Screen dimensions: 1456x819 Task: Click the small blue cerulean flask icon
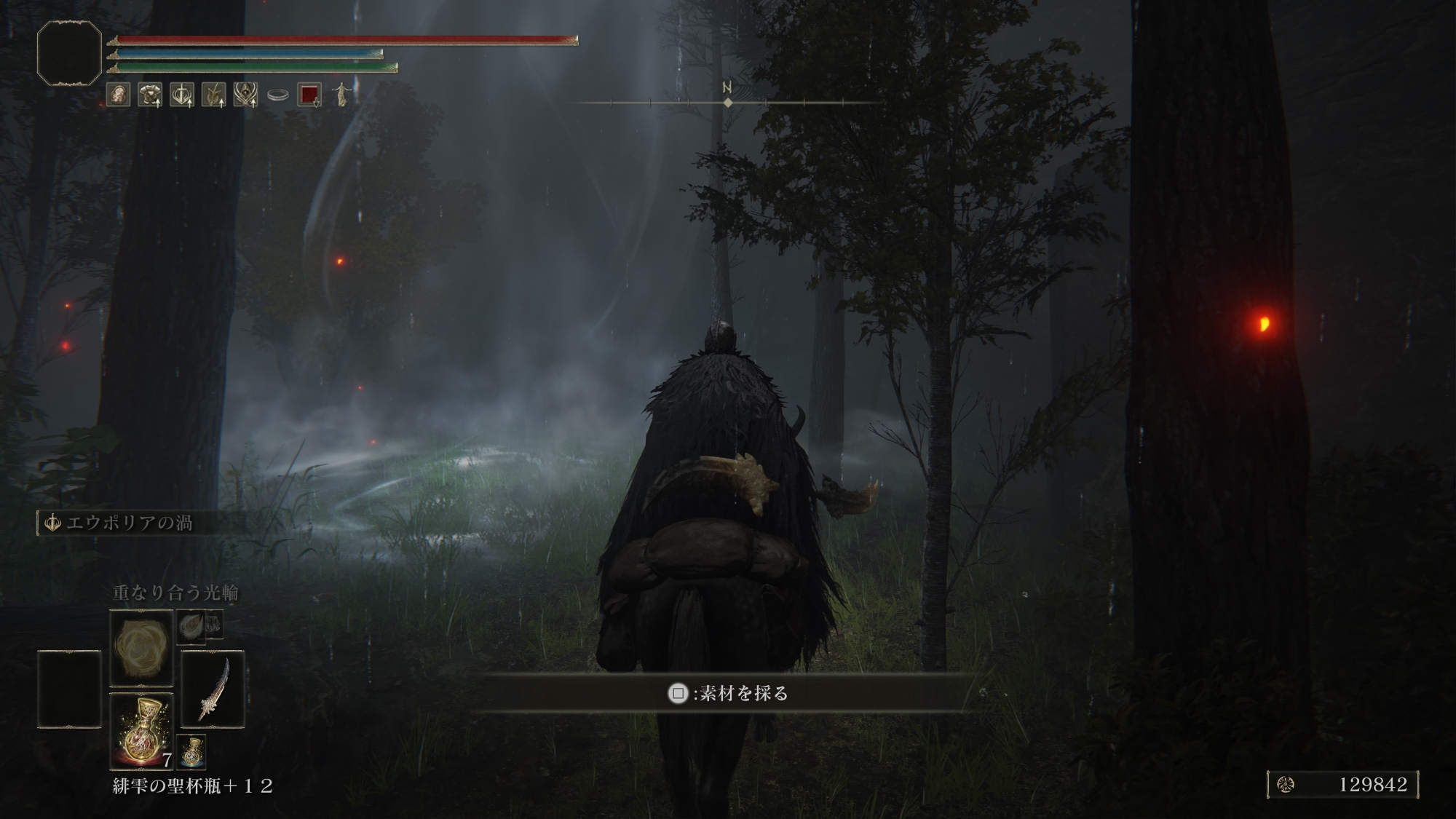pyautogui.click(x=191, y=752)
